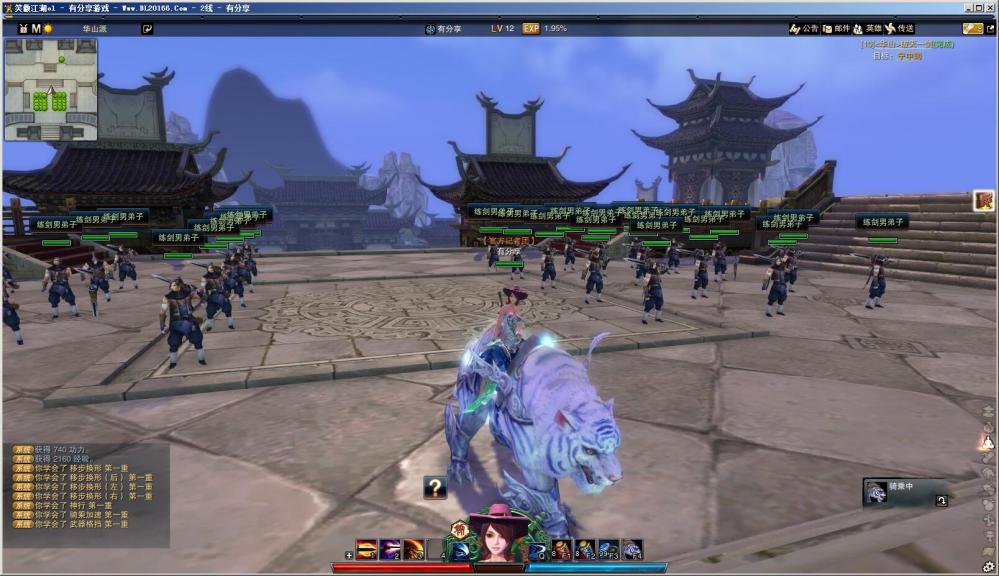Click the white tiger mount icon in F4
The image size is (999, 576).
coord(632,550)
